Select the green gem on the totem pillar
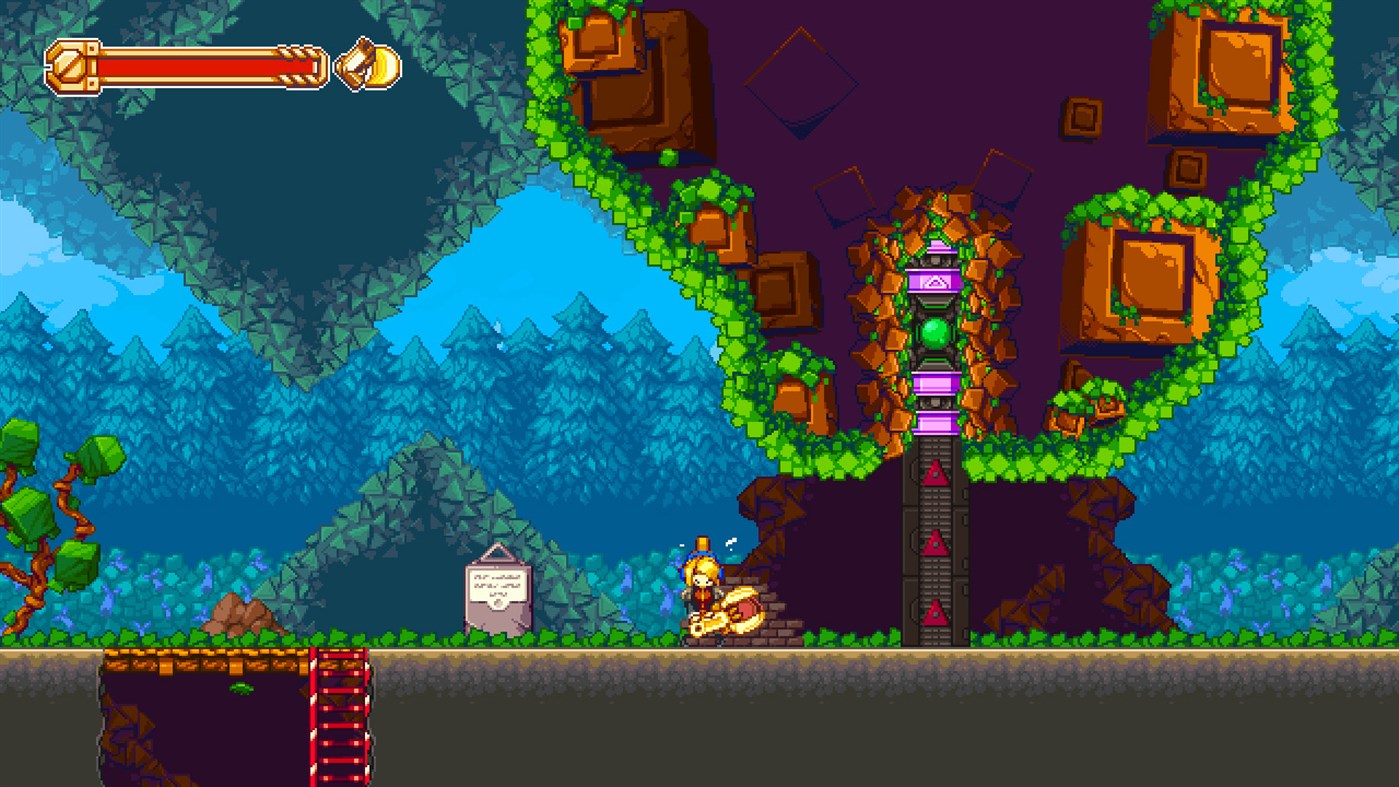Viewport: 1399px width, 787px height. (x=934, y=334)
